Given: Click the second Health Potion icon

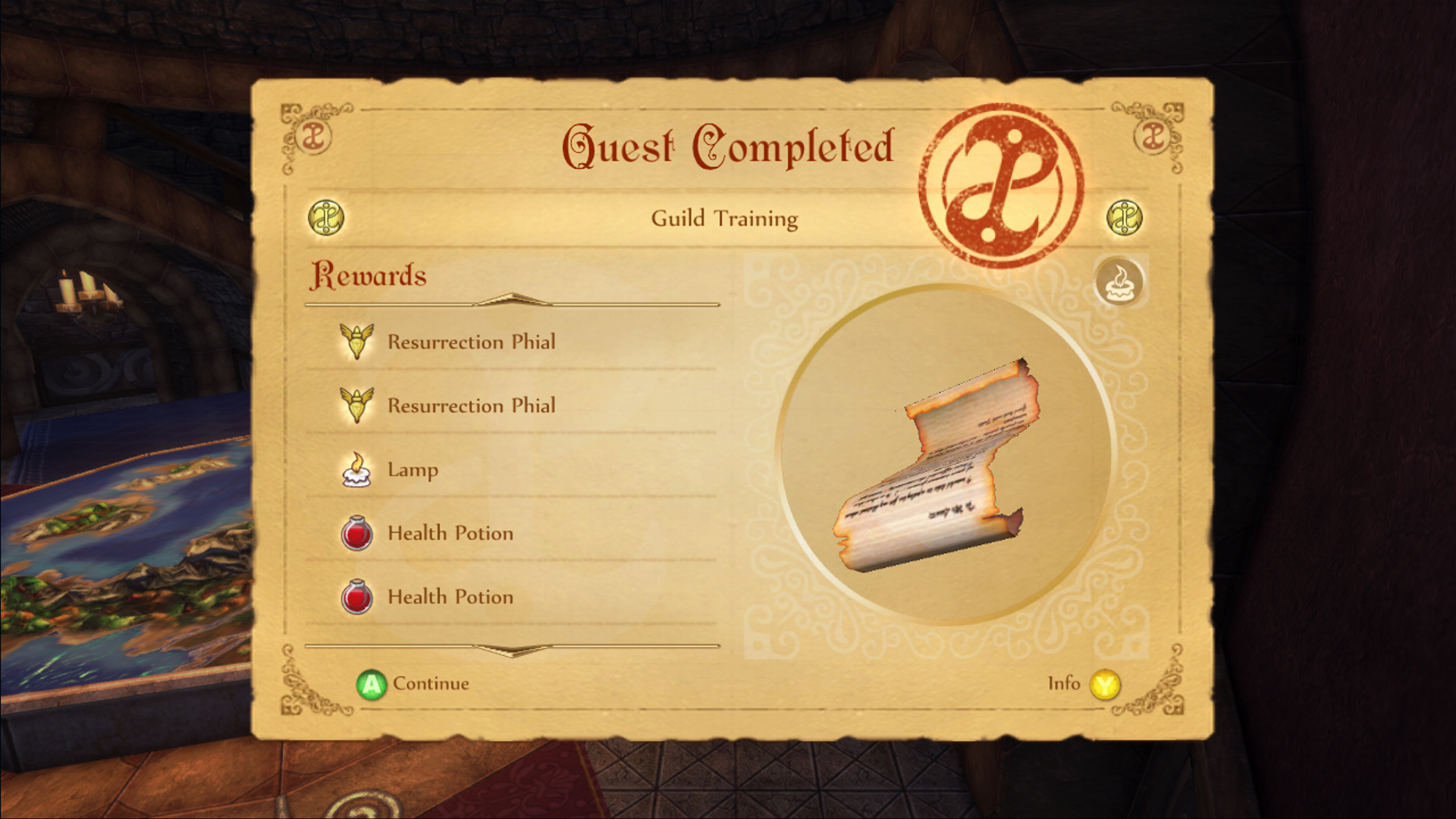Looking at the screenshot, I should [358, 597].
